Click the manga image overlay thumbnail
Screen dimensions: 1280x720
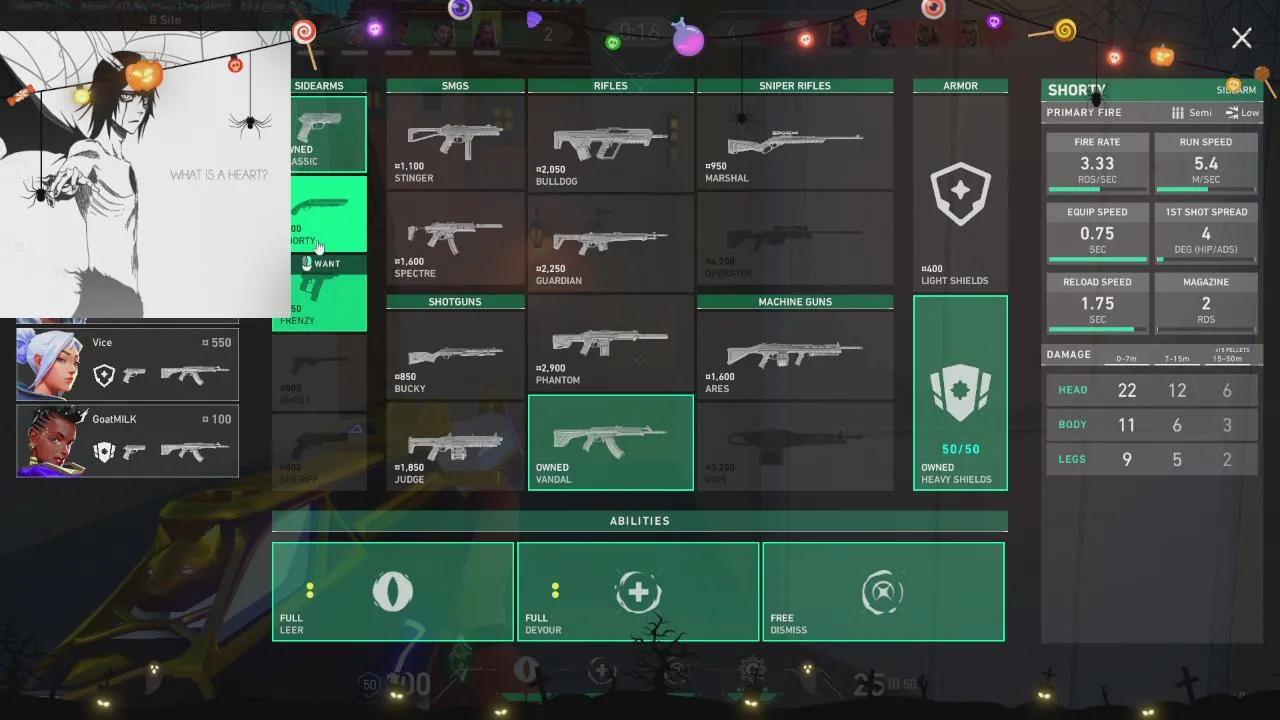pos(145,175)
